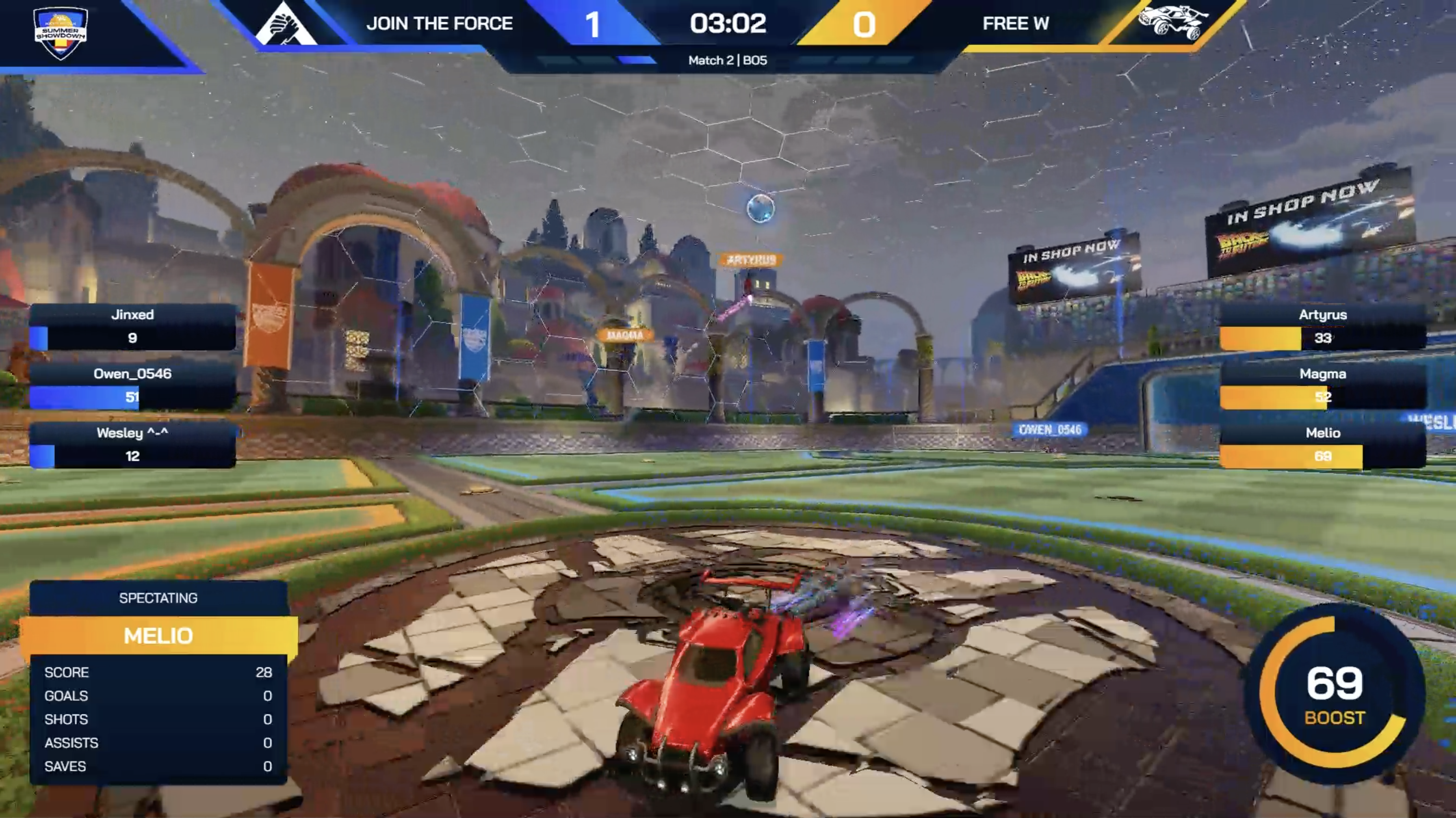Click the Spectating MELIO name plate
The image size is (1456, 818).
tap(158, 636)
